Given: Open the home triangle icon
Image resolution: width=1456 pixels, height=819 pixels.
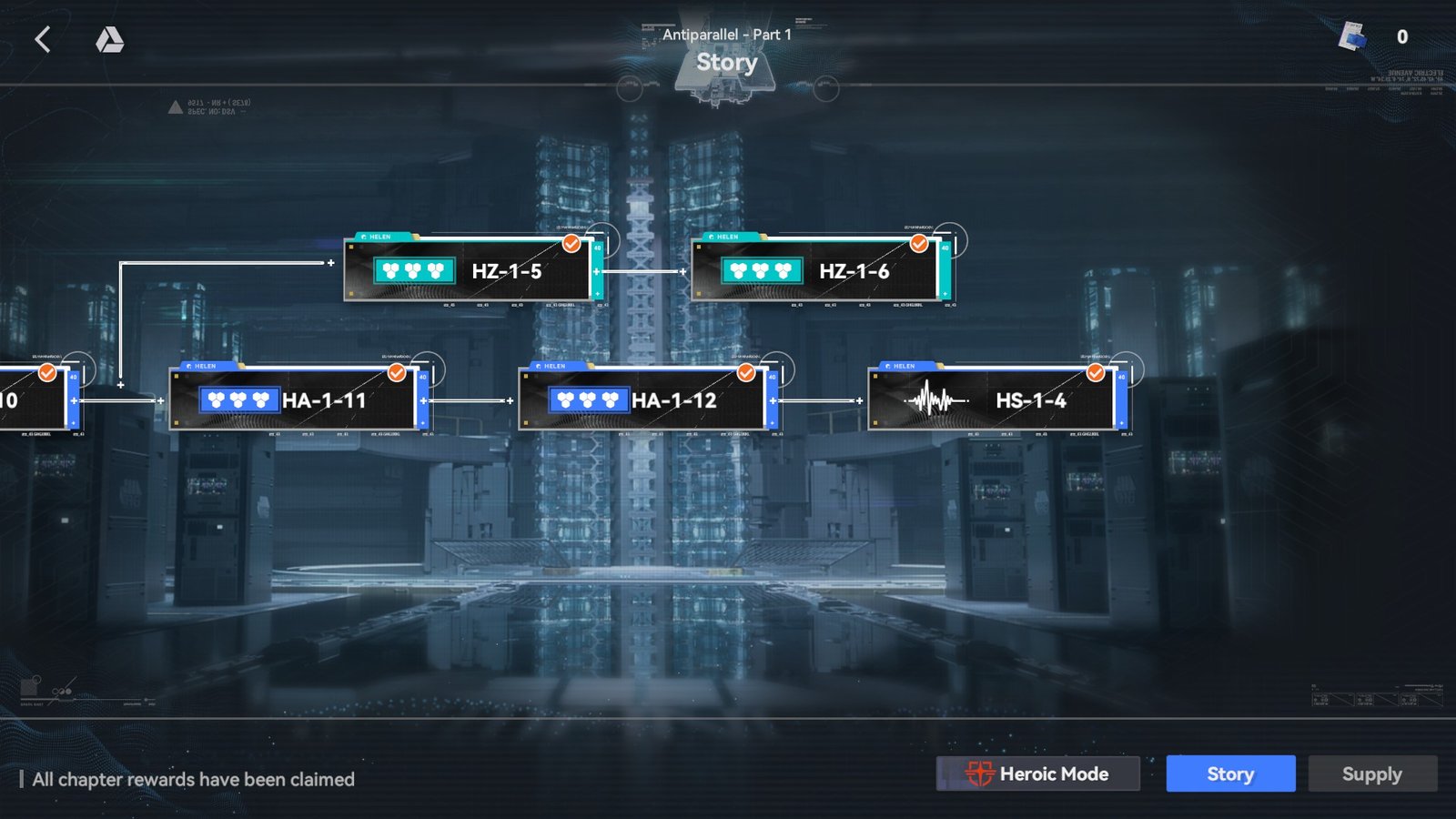Looking at the screenshot, I should tap(109, 39).
